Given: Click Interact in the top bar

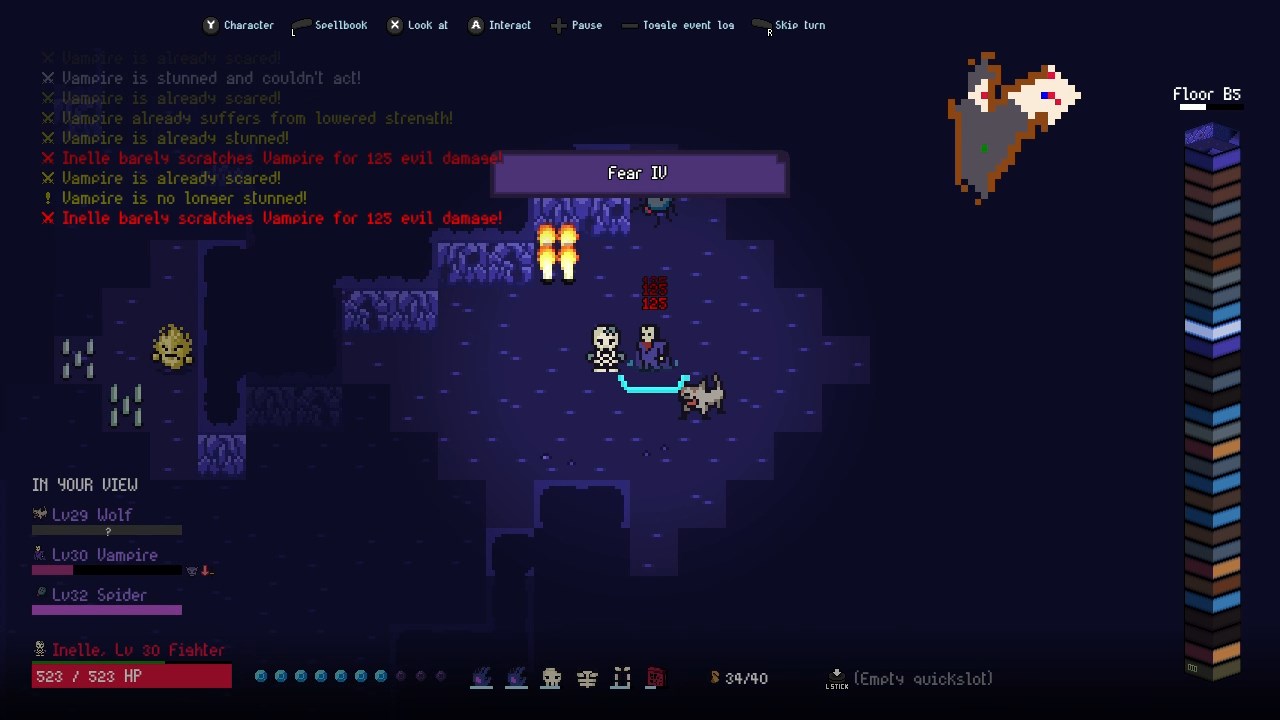Looking at the screenshot, I should point(500,25).
